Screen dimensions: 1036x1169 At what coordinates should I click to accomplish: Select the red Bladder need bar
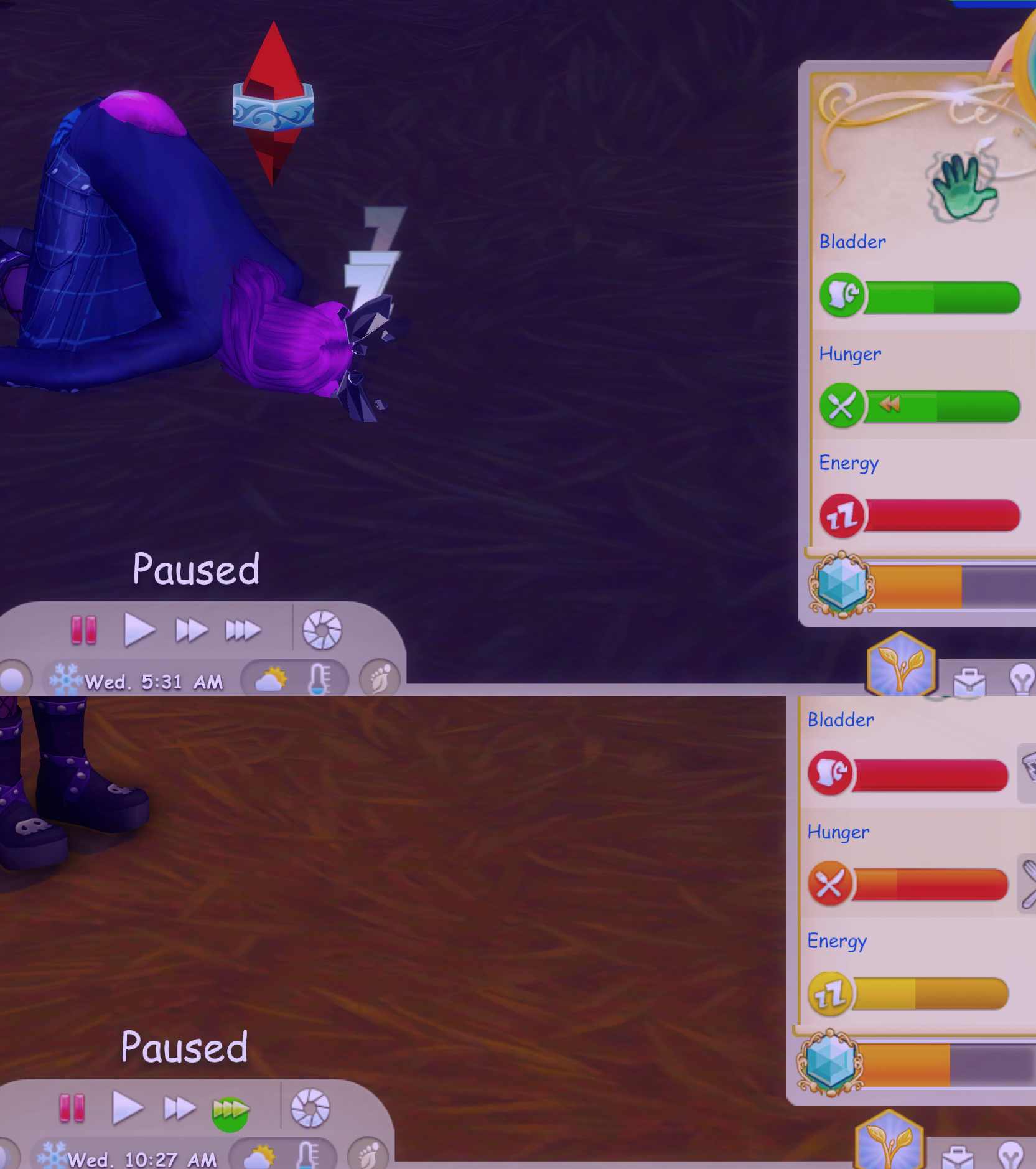[x=930, y=775]
